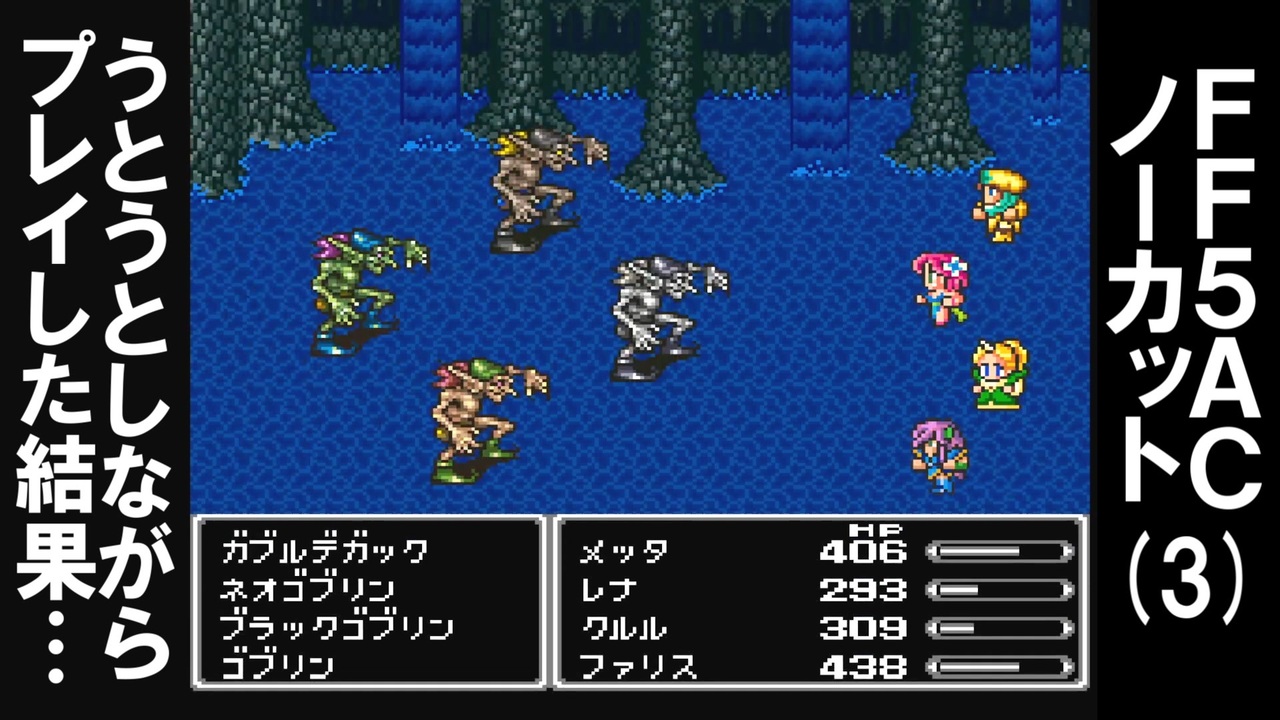Click the purple-haired character sprite at bottom
This screenshot has height=720, width=1280.
coord(940,455)
